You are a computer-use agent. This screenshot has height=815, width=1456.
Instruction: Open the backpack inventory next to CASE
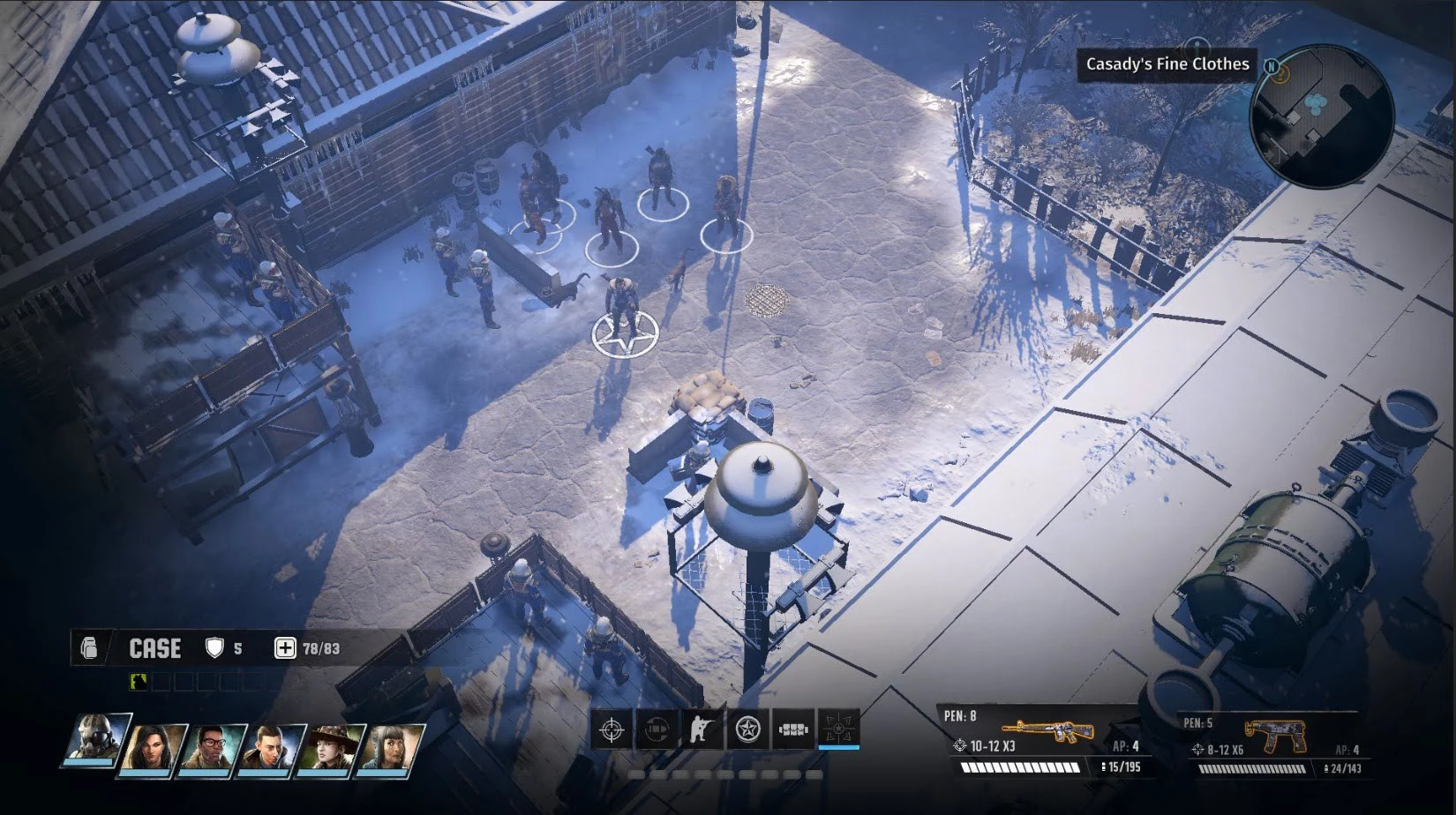pos(89,648)
